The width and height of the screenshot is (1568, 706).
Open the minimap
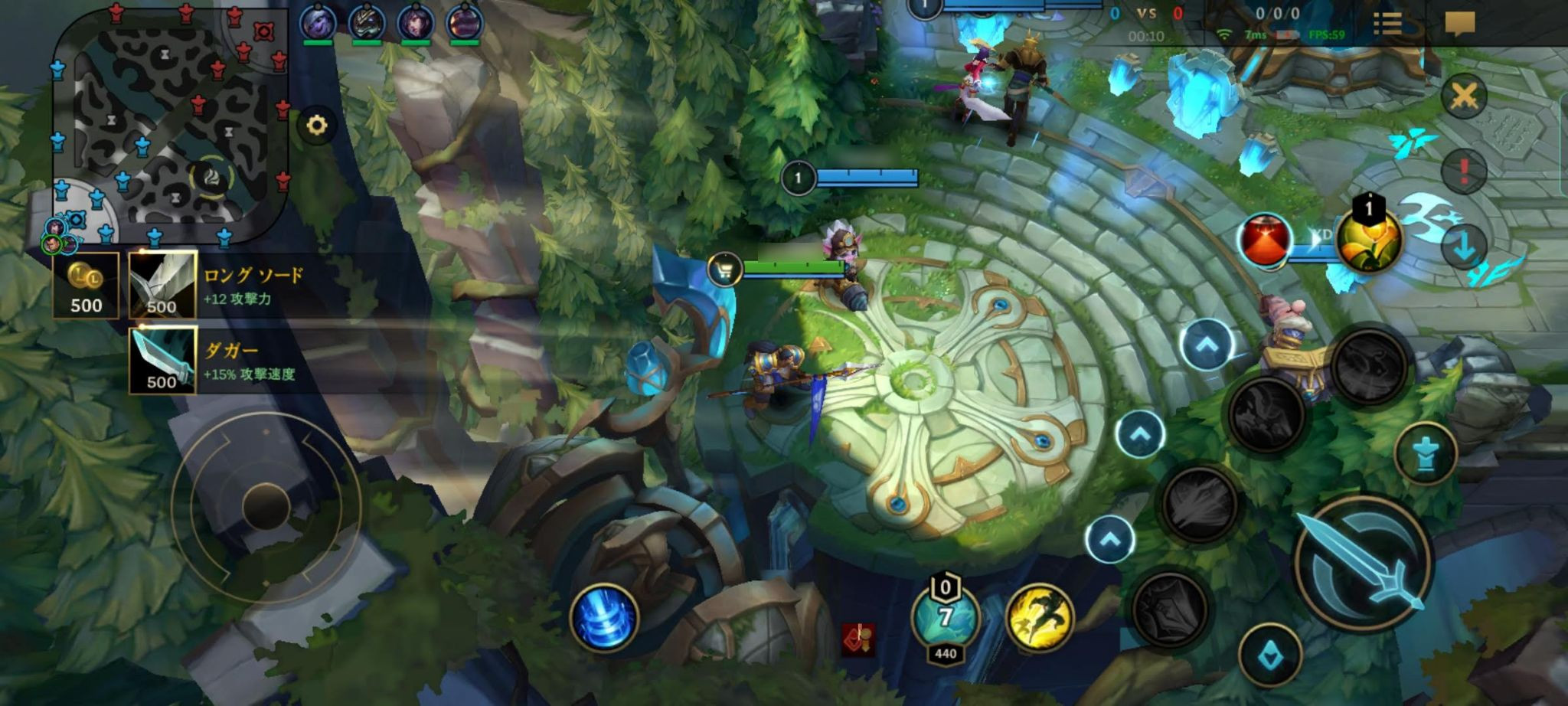pos(170,126)
